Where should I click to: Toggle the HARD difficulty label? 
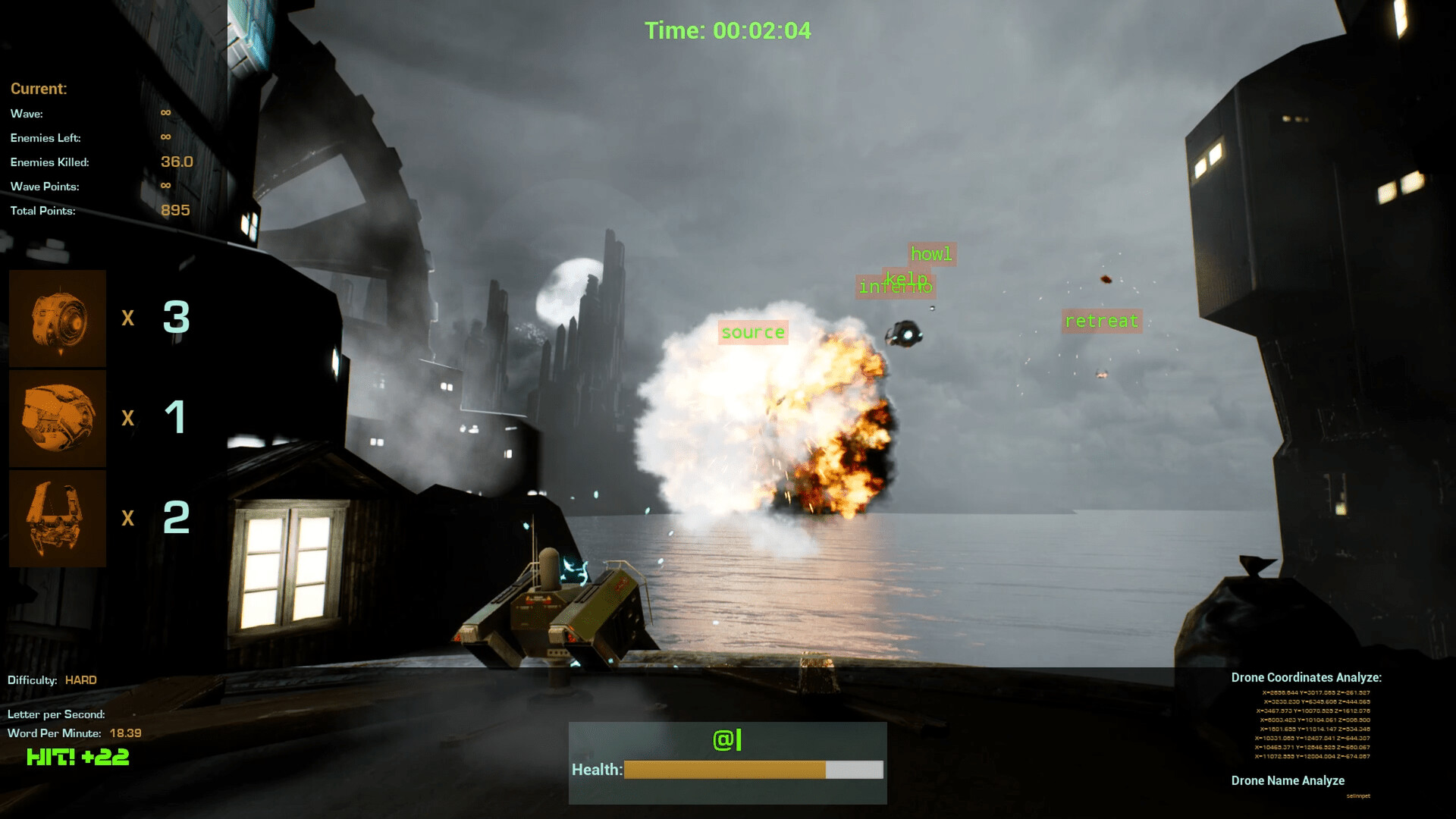tap(80, 680)
